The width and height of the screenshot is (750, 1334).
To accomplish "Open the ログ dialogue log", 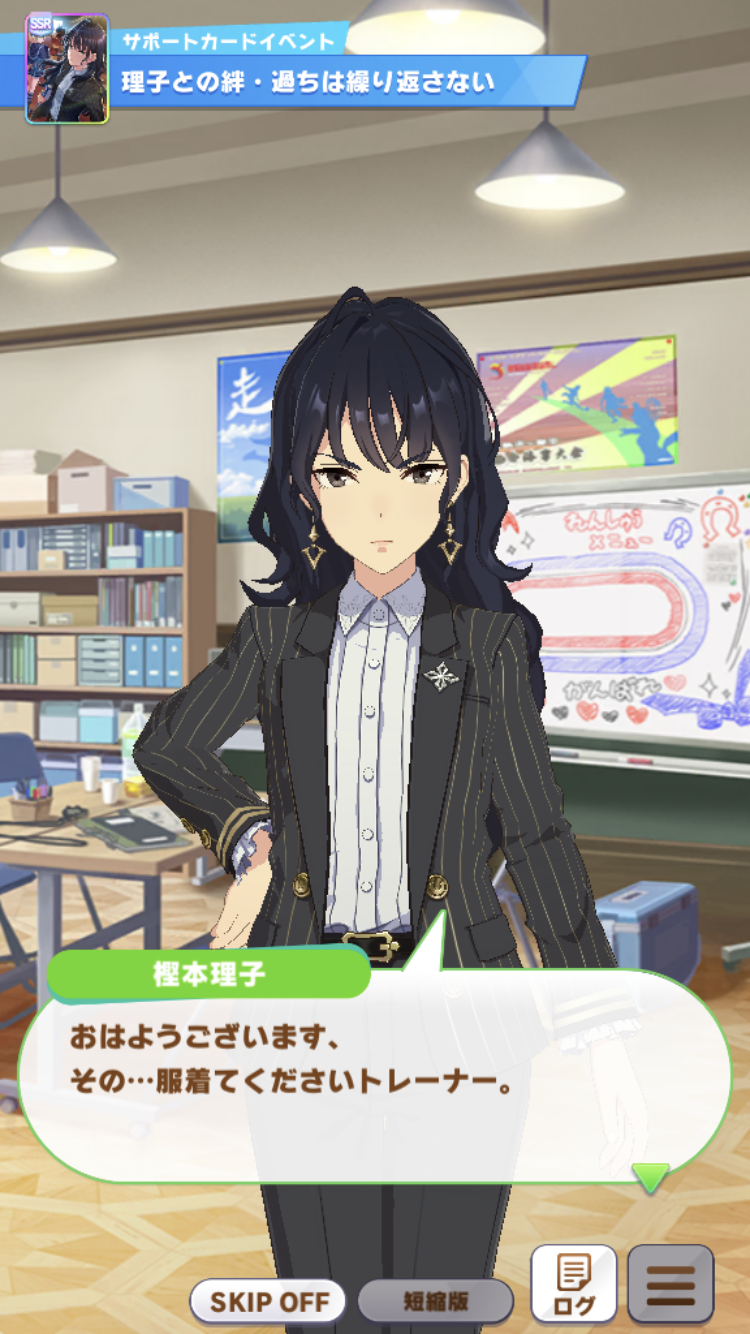I will tap(573, 1284).
